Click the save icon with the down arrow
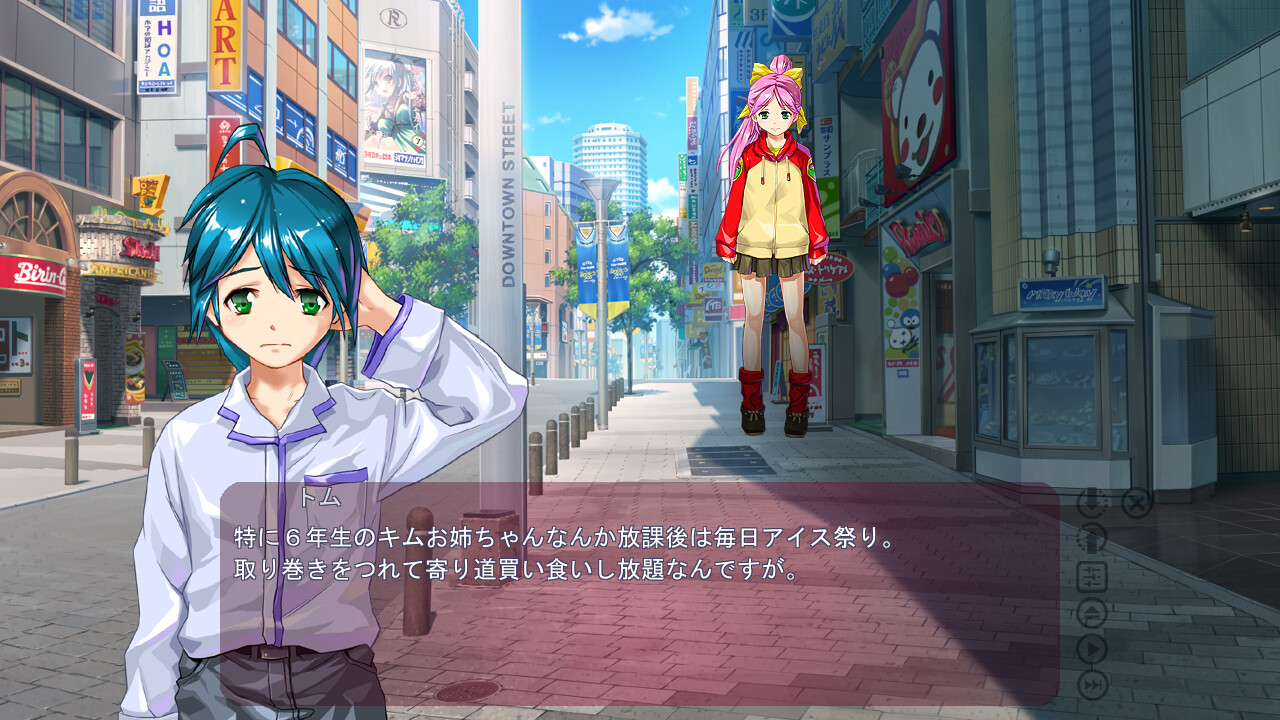1280x720 pixels. (1092, 502)
